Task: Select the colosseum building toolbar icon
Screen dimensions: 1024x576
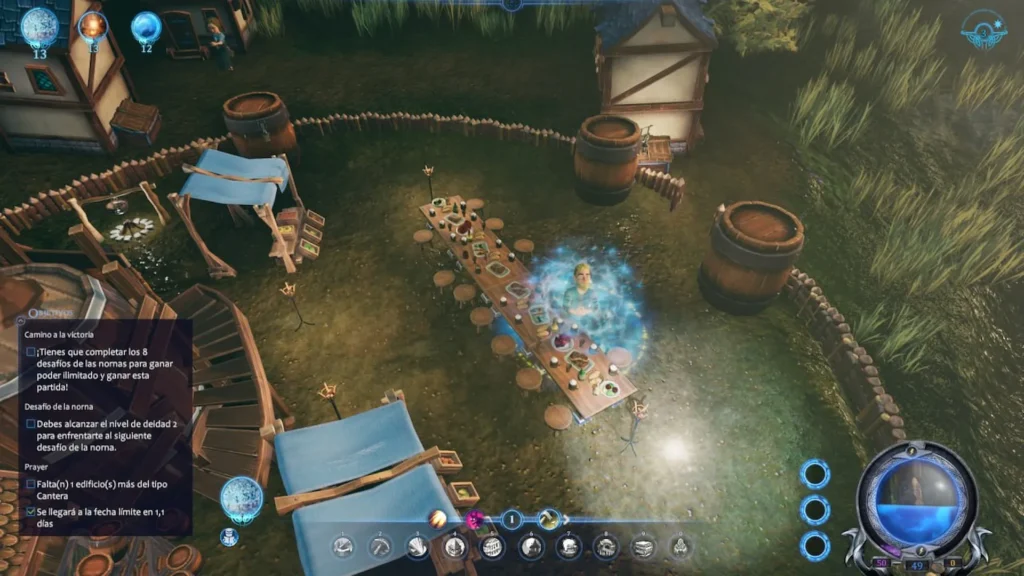Action: (x=491, y=546)
